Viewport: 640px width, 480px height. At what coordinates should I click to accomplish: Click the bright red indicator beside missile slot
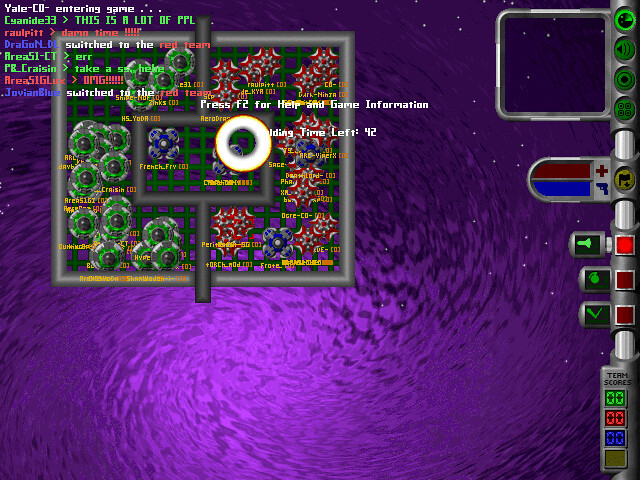point(625,244)
